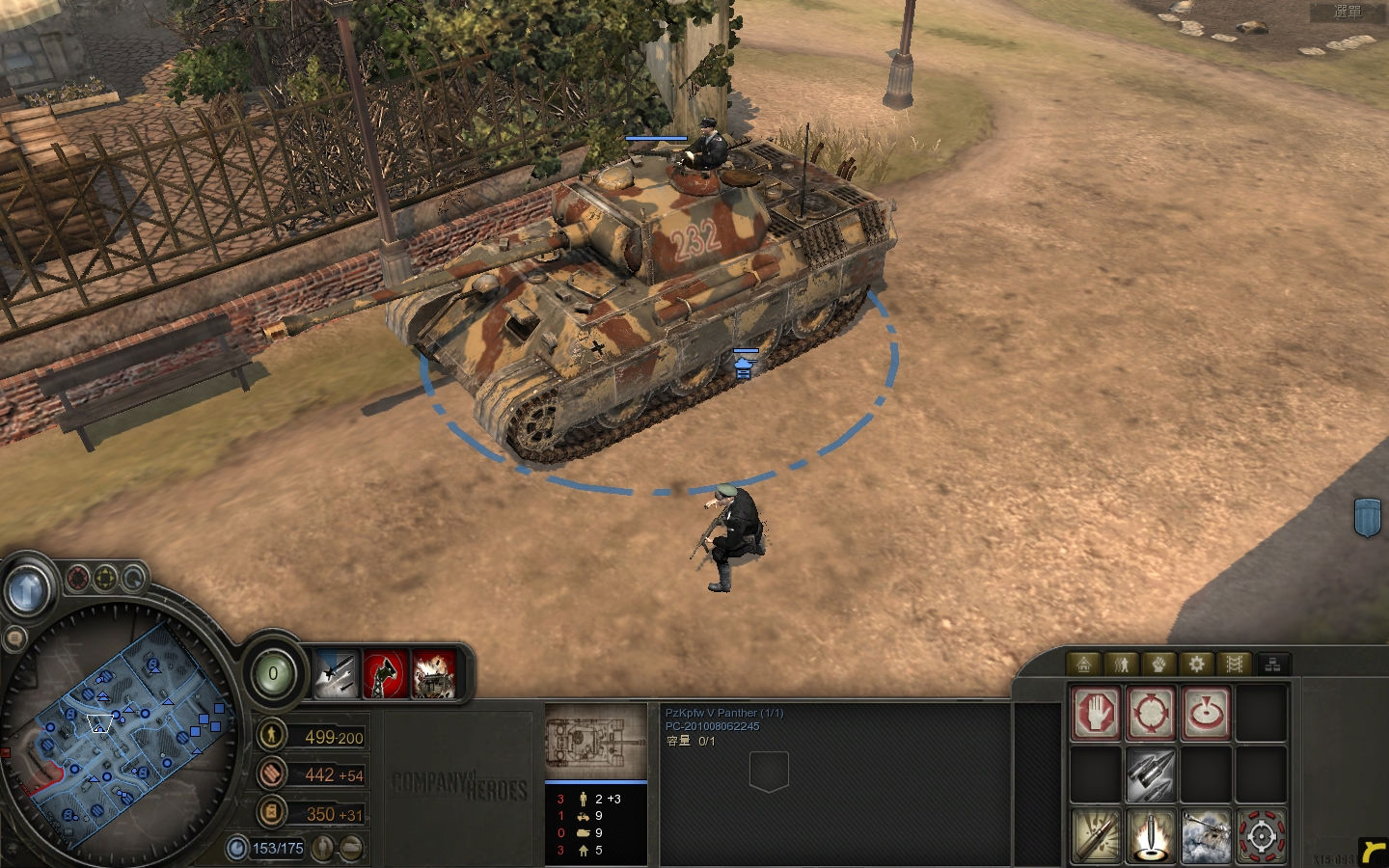
Task: Click the red hand Stop command
Action: click(1096, 714)
